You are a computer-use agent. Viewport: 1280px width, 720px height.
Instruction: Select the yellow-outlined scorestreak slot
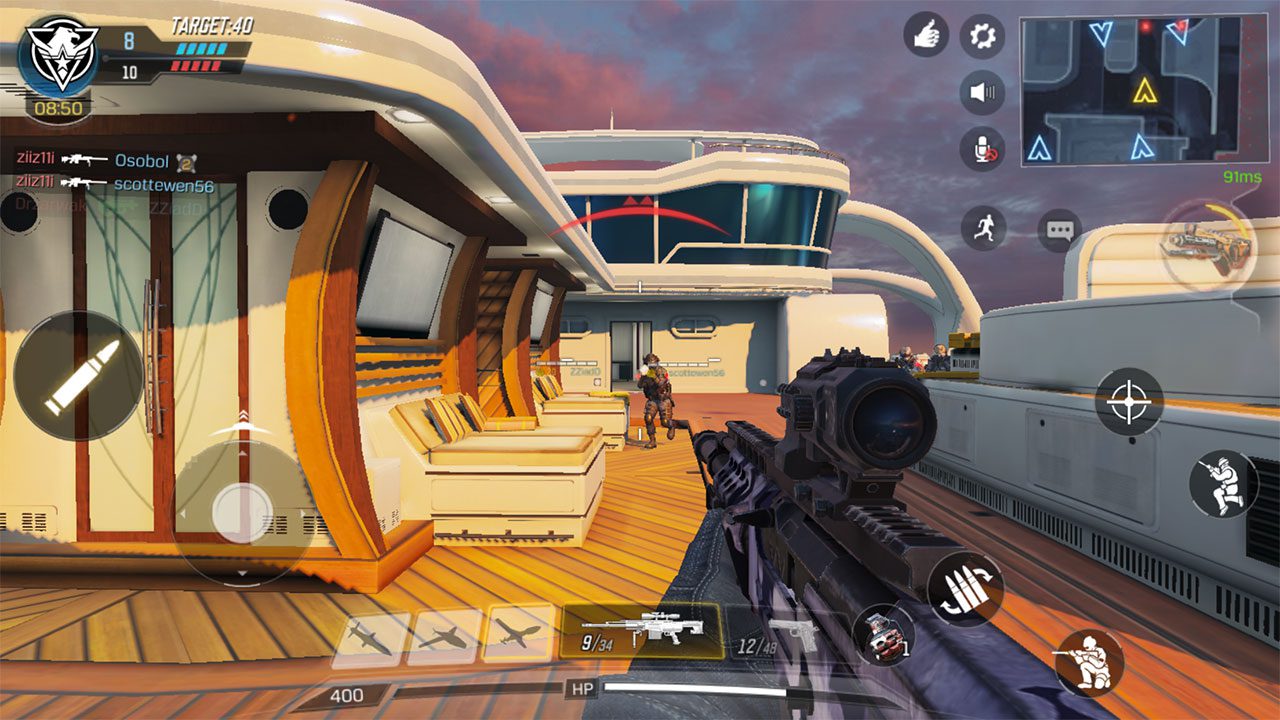pos(519,634)
